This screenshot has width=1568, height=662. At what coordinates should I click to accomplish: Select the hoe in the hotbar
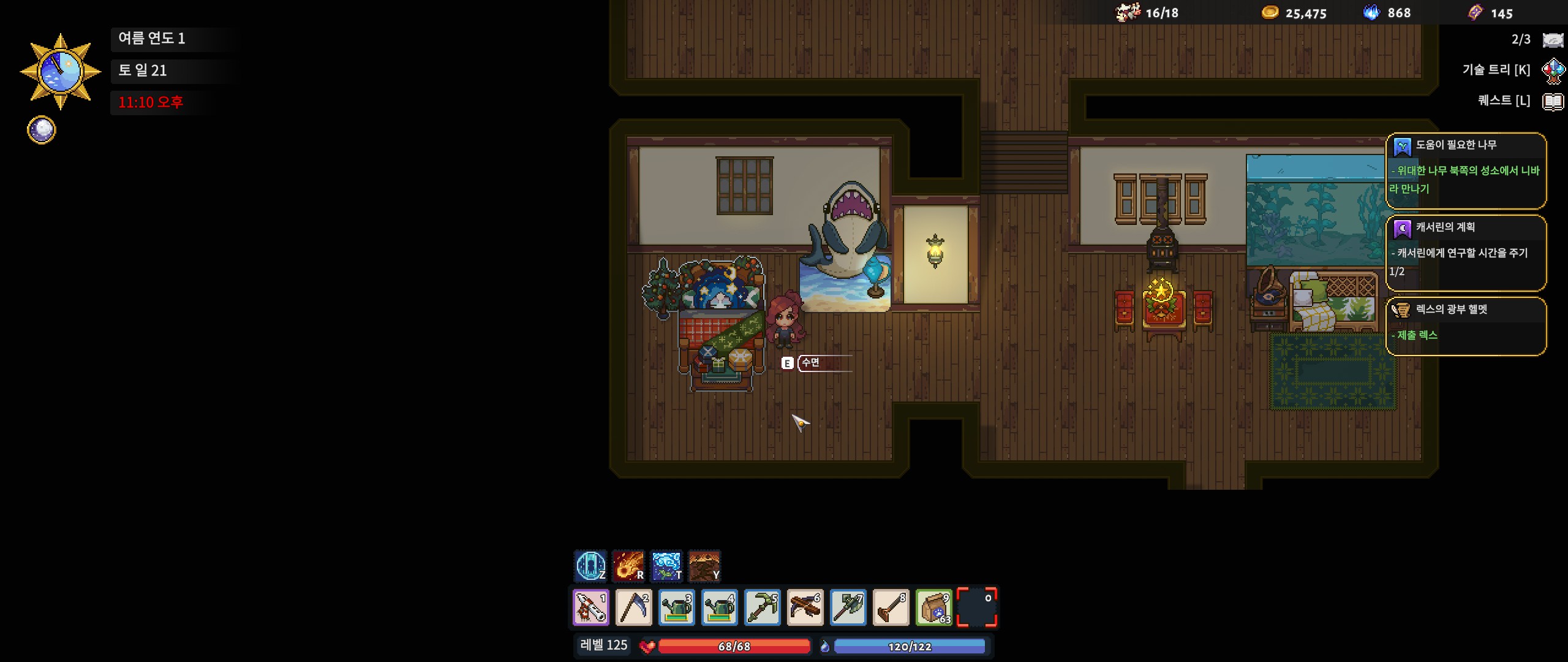click(x=891, y=607)
